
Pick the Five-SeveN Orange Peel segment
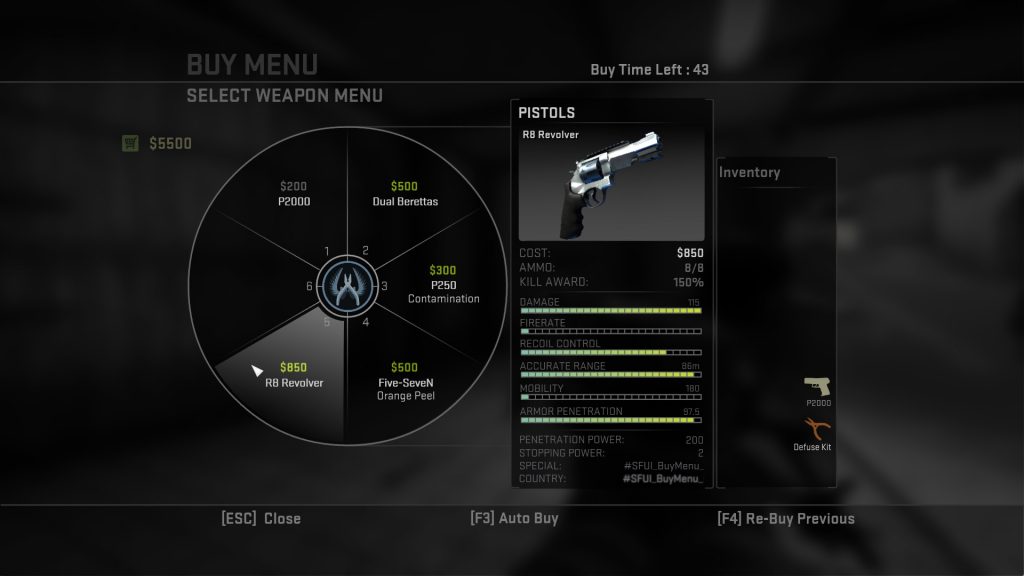(404, 381)
